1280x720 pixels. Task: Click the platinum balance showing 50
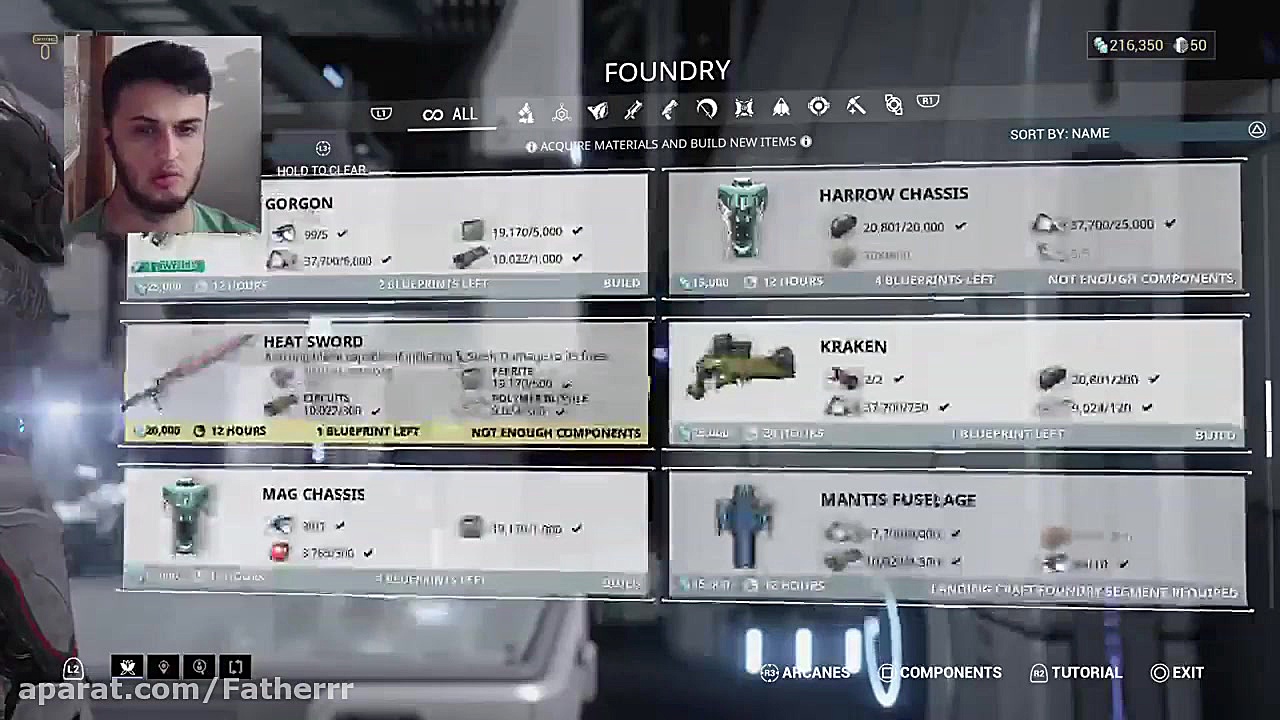tap(1184, 45)
